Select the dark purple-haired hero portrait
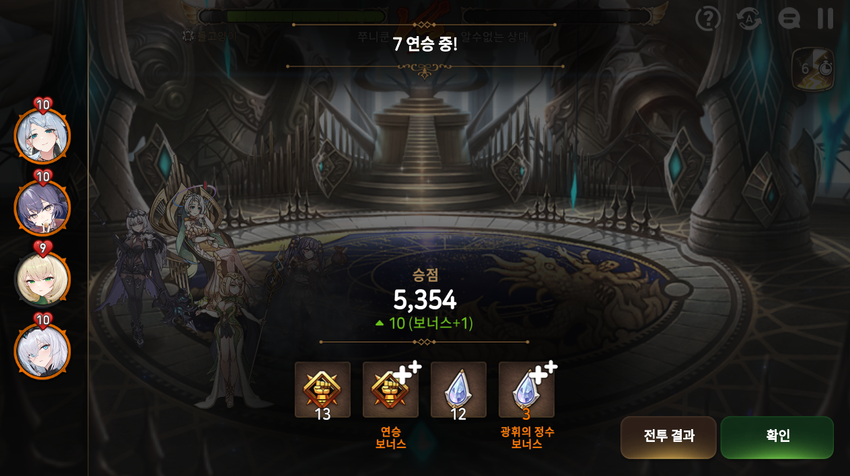This screenshot has width=850, height=476. pyautogui.click(x=42, y=207)
